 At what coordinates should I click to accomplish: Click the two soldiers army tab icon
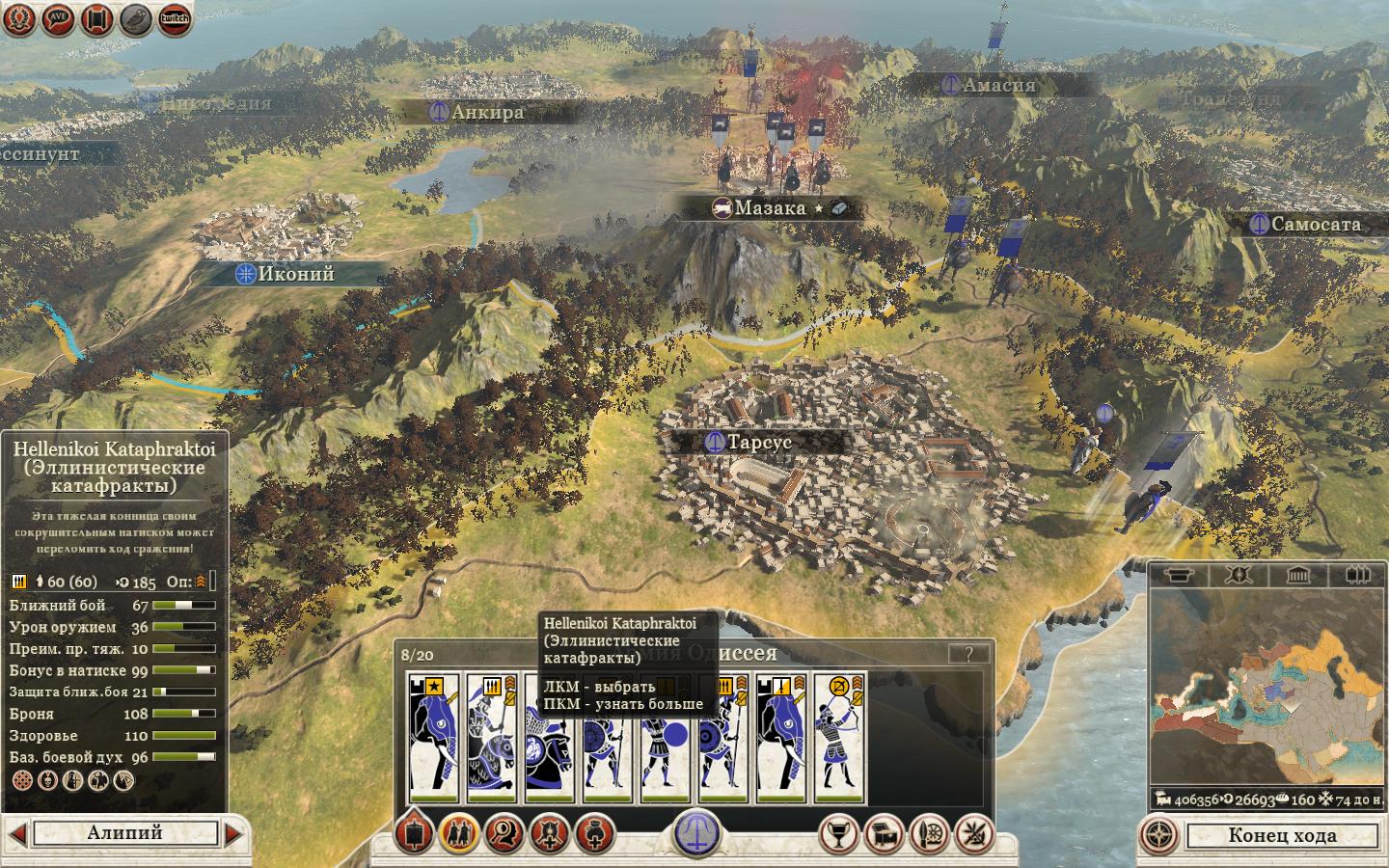pos(459,833)
